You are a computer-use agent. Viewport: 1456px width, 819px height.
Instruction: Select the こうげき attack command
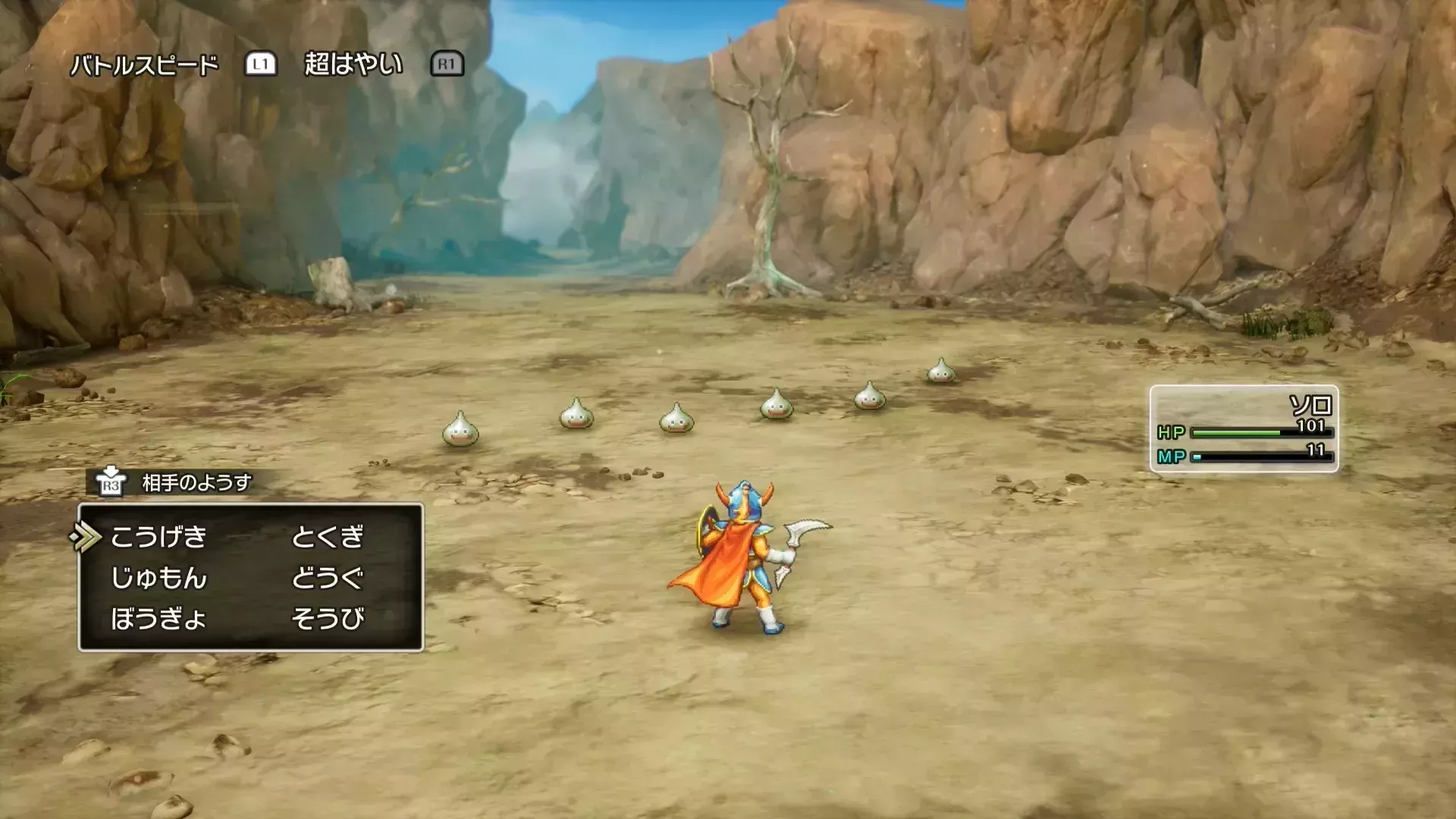pos(158,537)
